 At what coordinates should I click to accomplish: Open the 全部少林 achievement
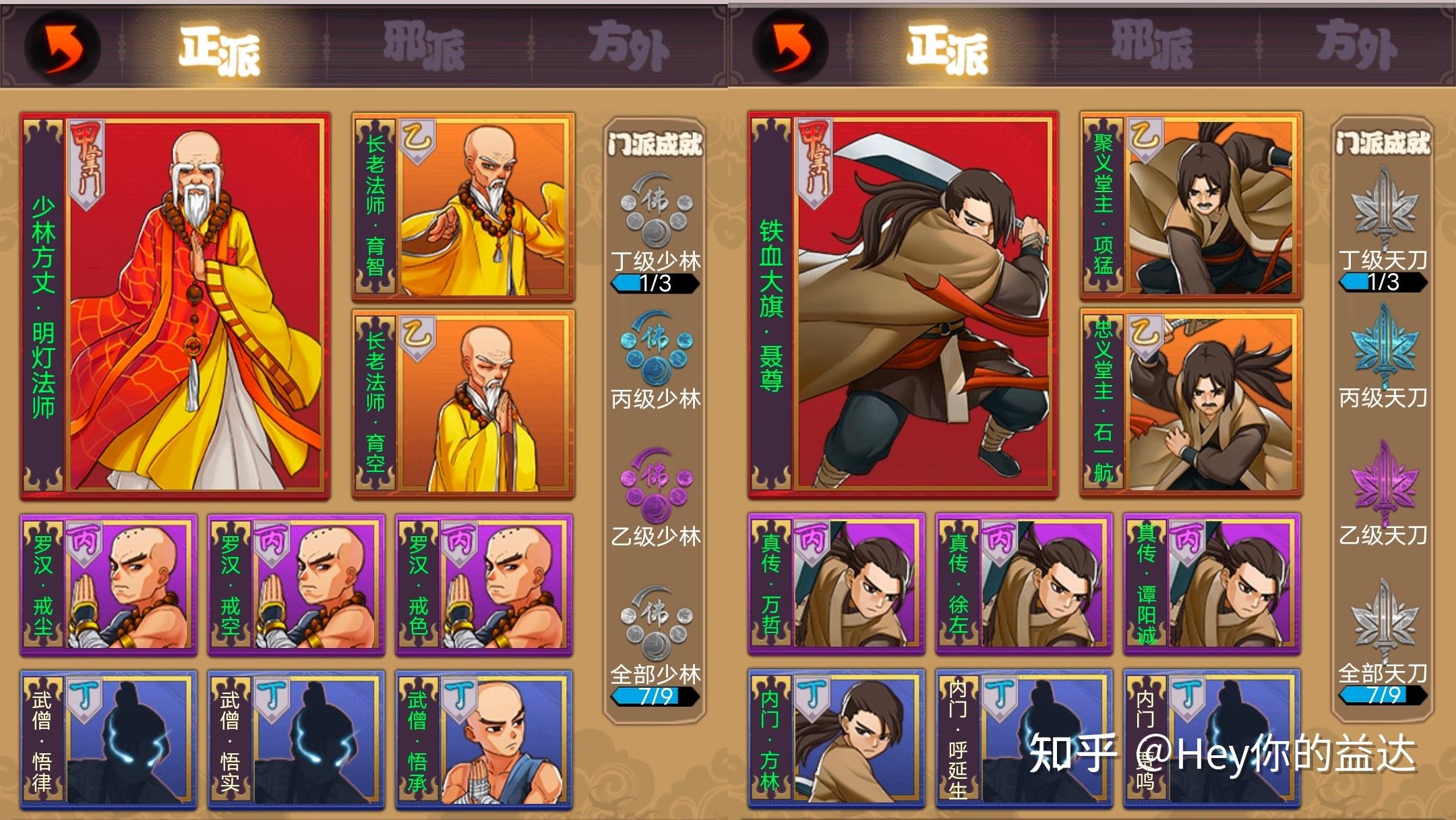point(655,644)
